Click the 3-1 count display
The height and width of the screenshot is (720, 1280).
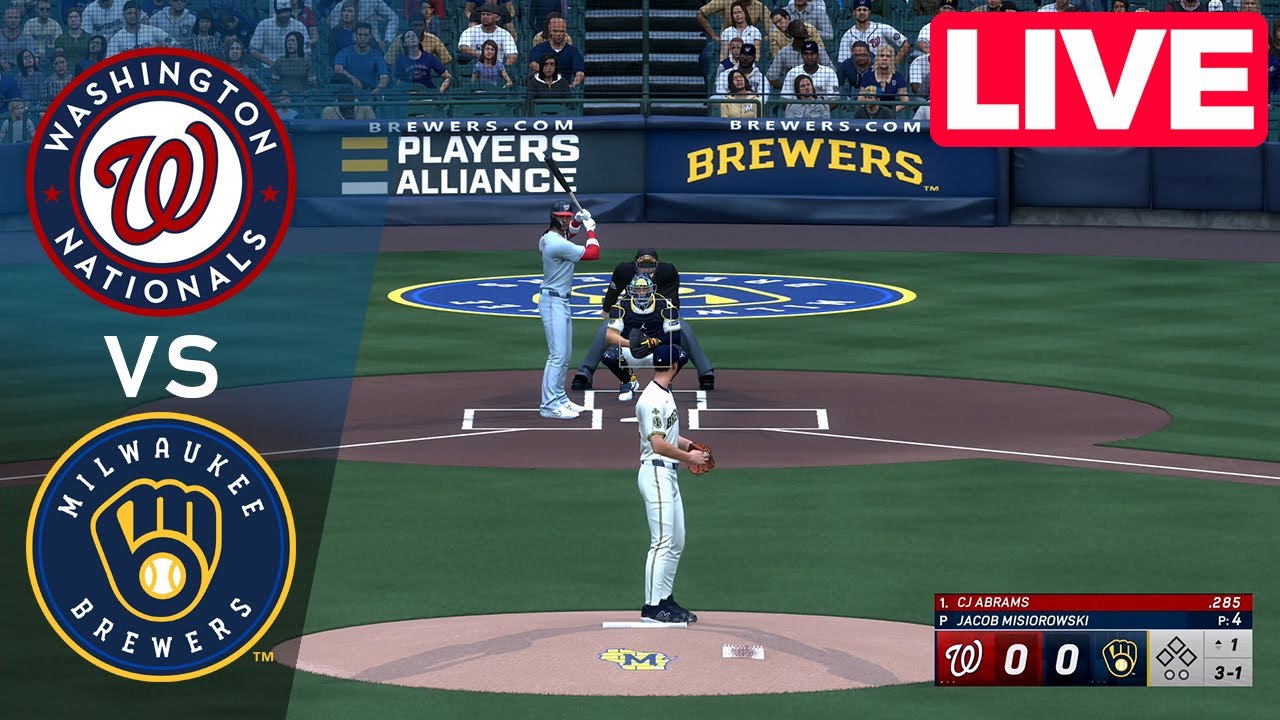pyautogui.click(x=1228, y=672)
